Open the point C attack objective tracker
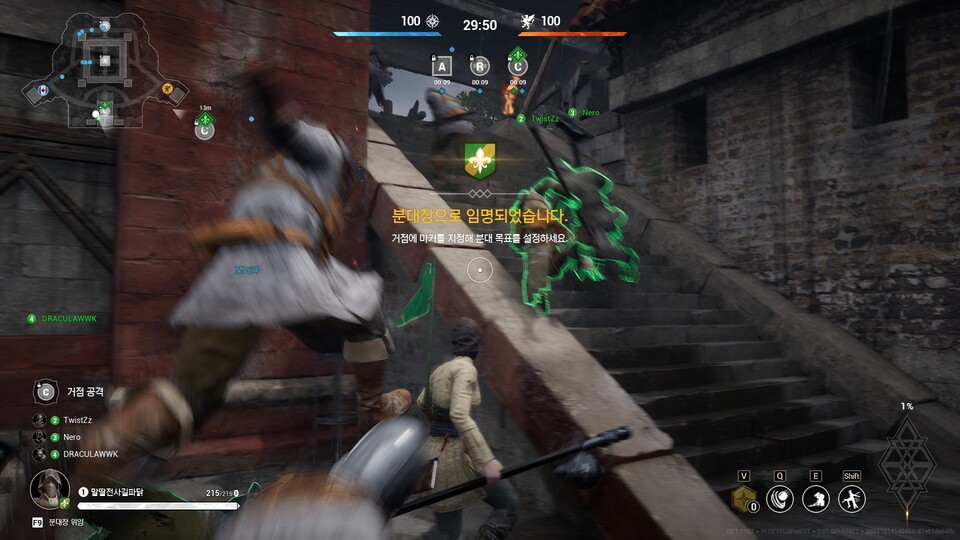 click(x=45, y=391)
